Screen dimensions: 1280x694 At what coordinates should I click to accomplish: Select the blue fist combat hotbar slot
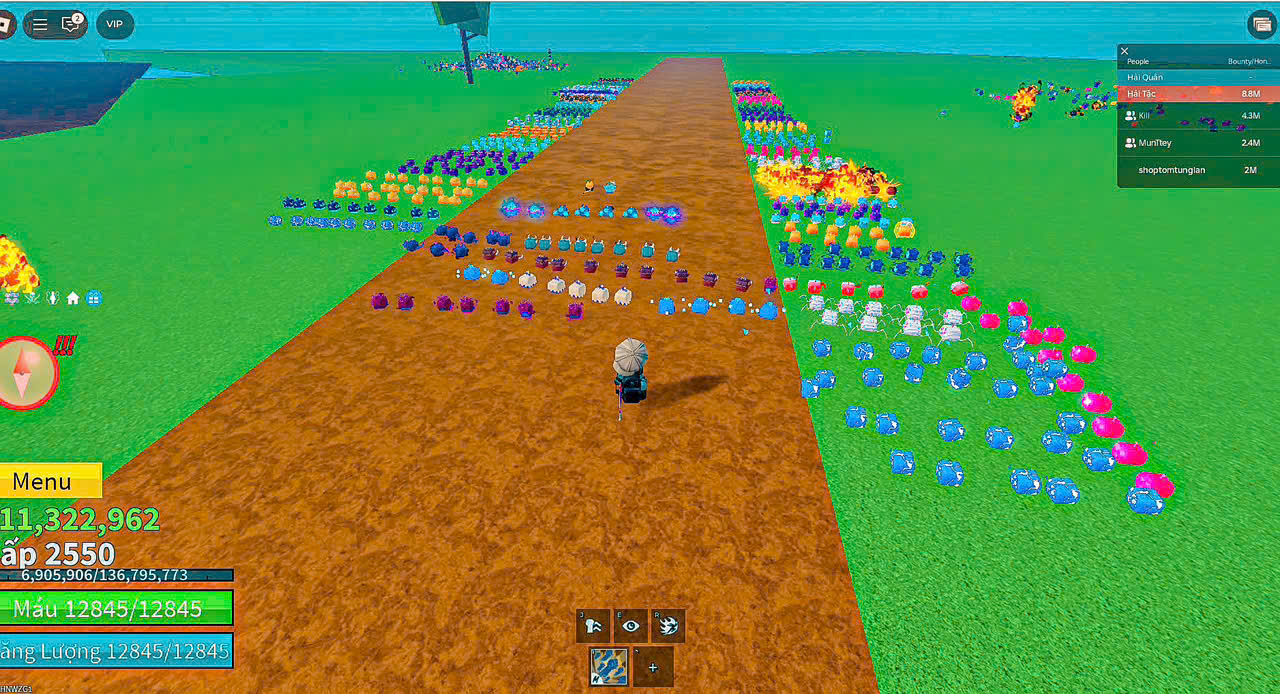tap(609, 667)
